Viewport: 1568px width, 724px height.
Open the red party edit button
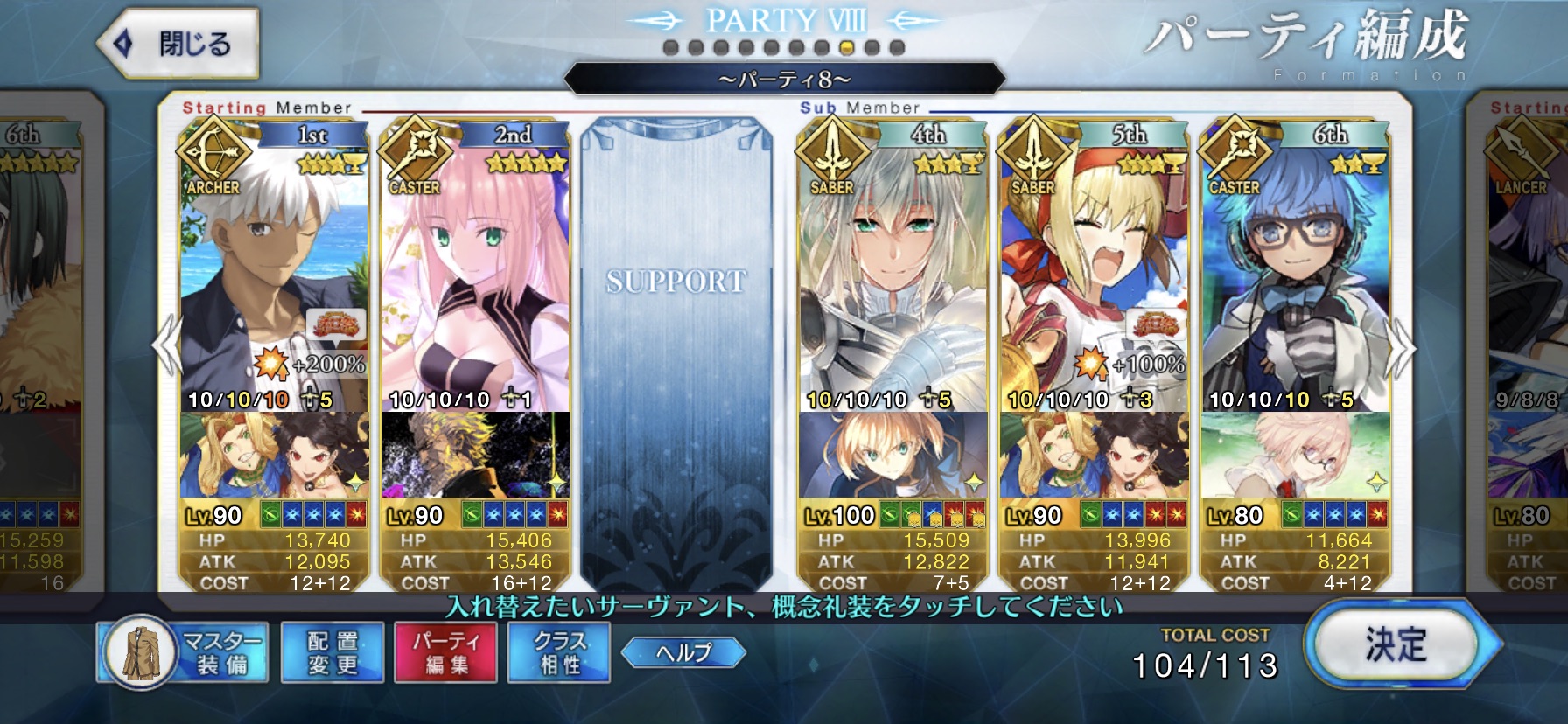tap(445, 652)
